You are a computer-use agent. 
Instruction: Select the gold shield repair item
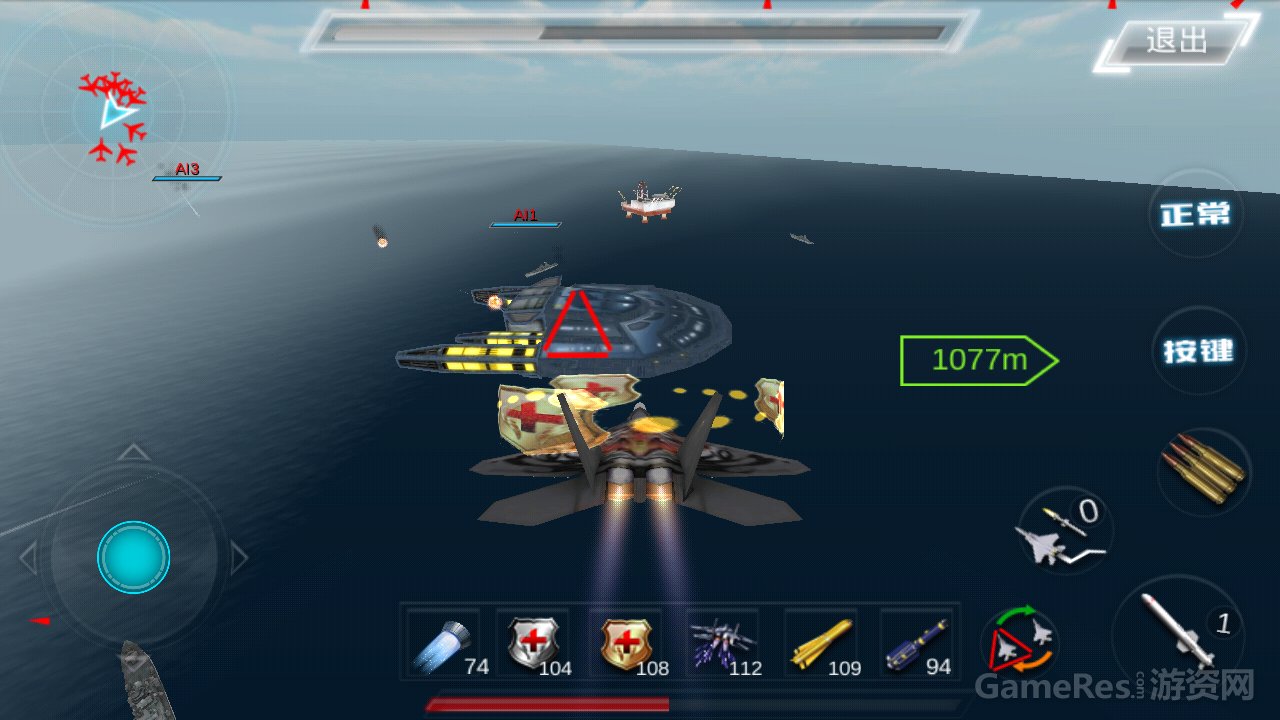click(628, 643)
